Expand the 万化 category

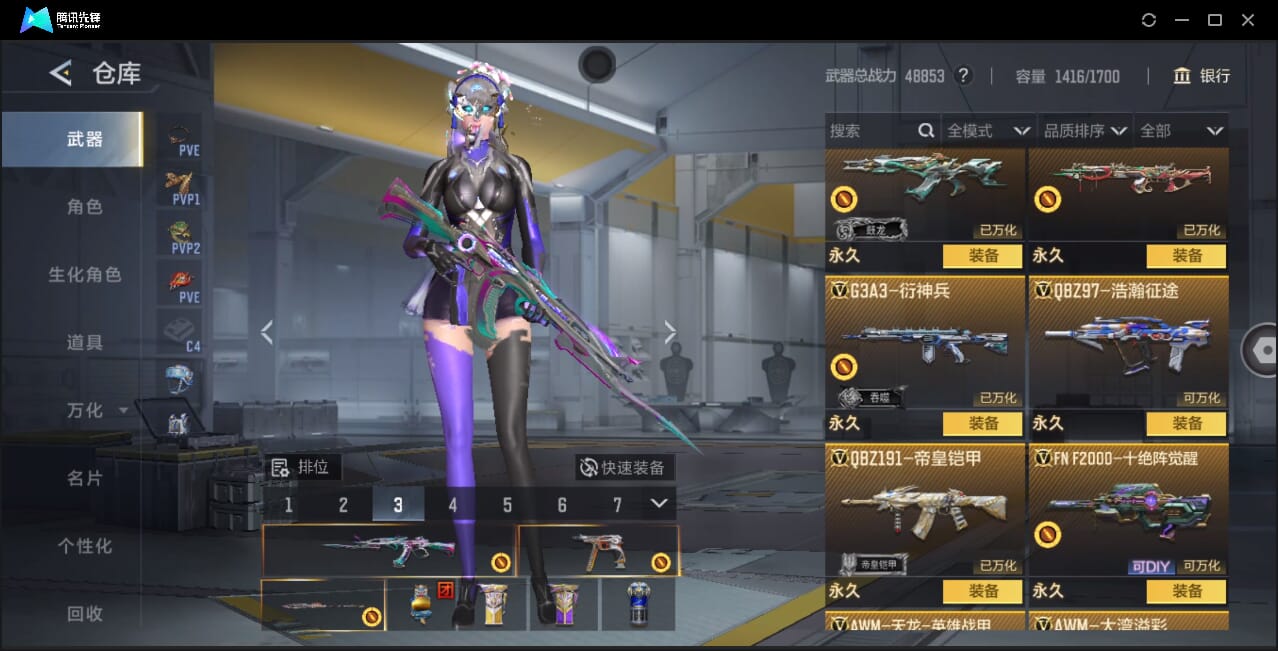pyautogui.click(x=97, y=410)
